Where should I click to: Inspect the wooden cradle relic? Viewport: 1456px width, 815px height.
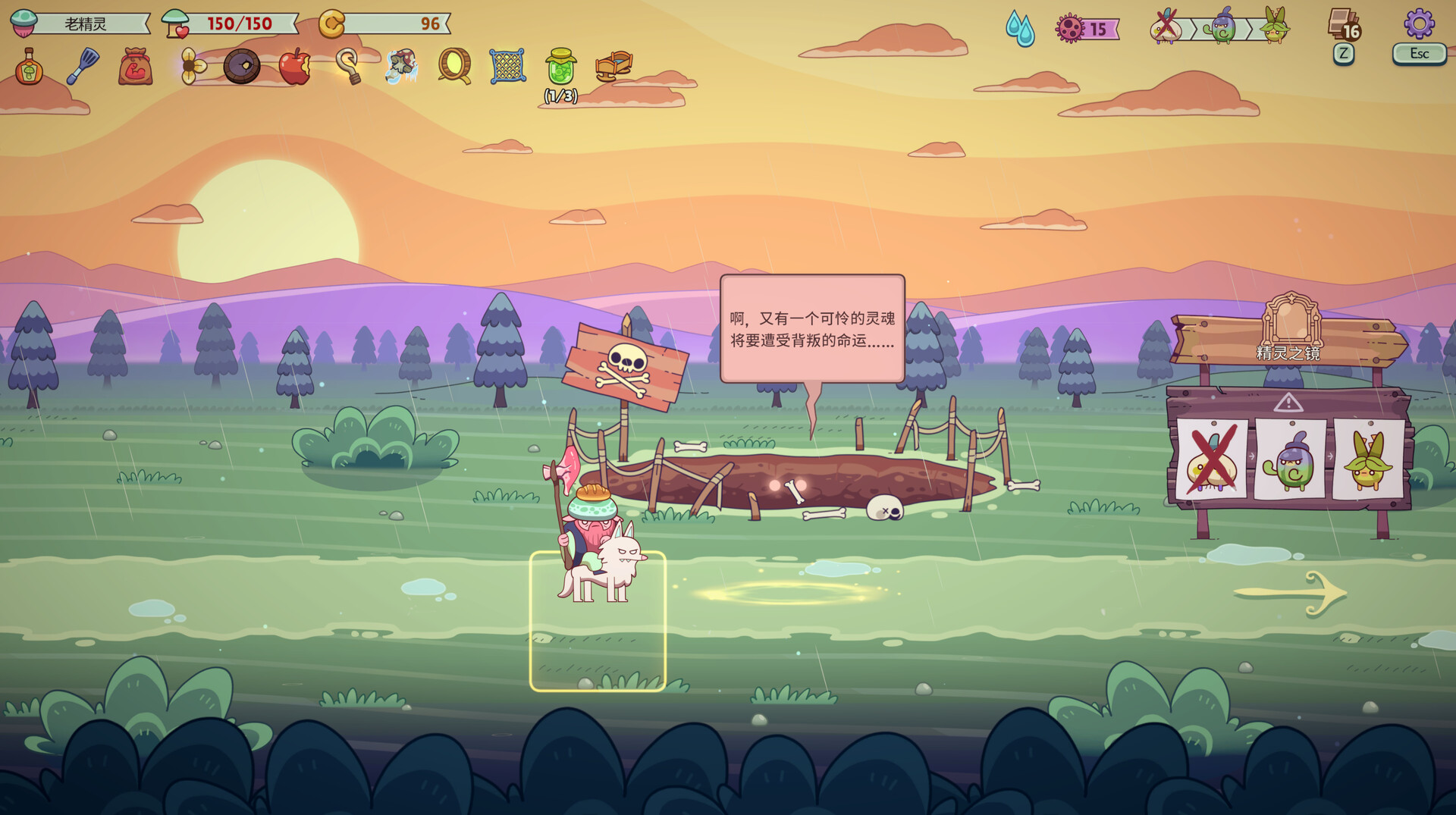(613, 67)
